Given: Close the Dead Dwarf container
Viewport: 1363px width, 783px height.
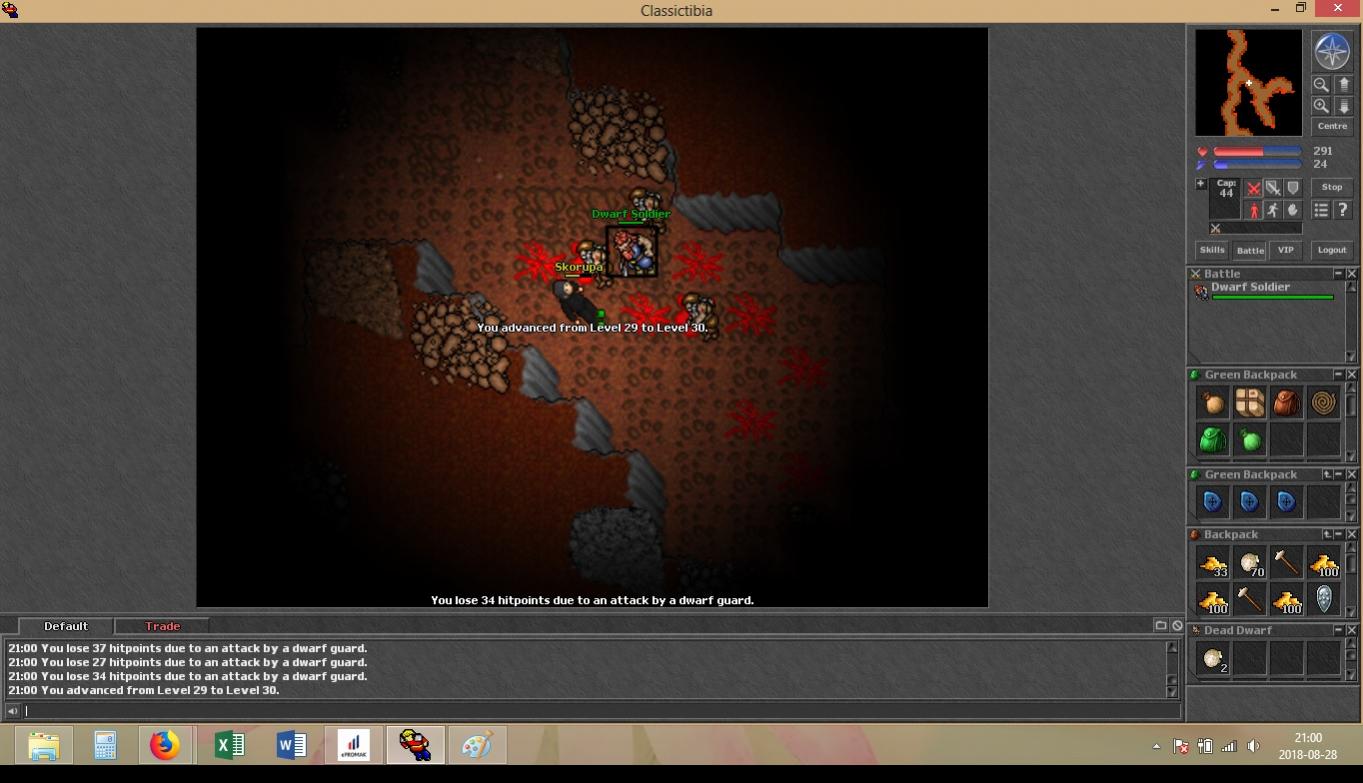Looking at the screenshot, I should pos(1352,630).
